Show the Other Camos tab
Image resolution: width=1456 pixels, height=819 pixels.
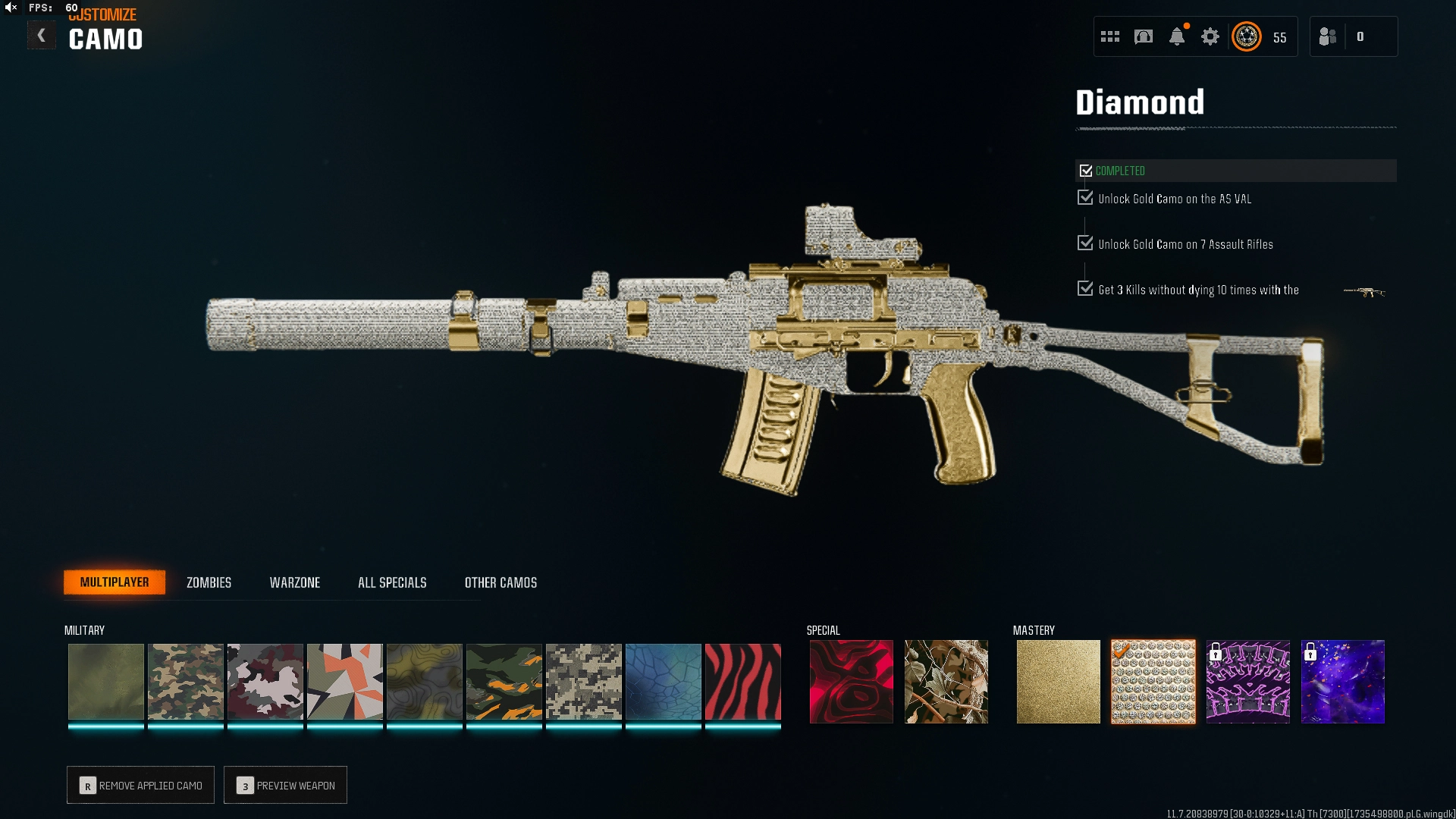[x=500, y=582]
